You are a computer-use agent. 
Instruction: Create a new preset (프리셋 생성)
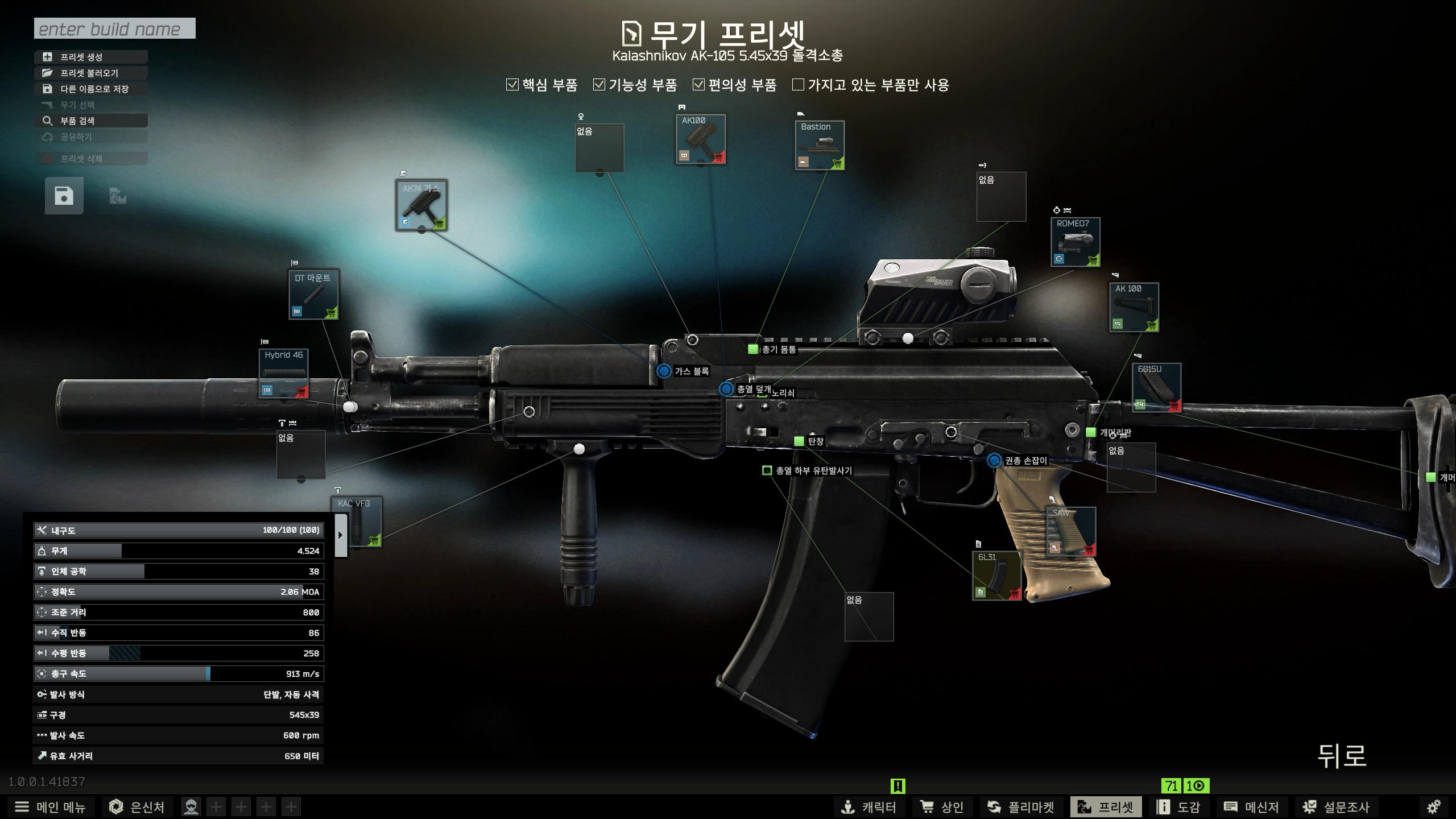tap(91, 57)
